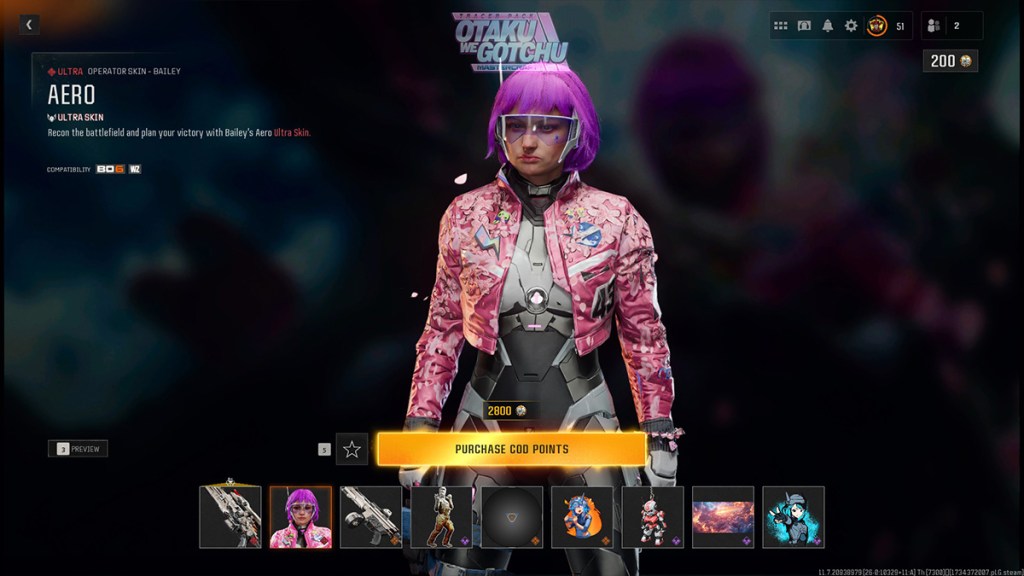Select the sunset clouds calling card thumbnail
Viewport: 1024px width, 576px height.
pos(723,517)
